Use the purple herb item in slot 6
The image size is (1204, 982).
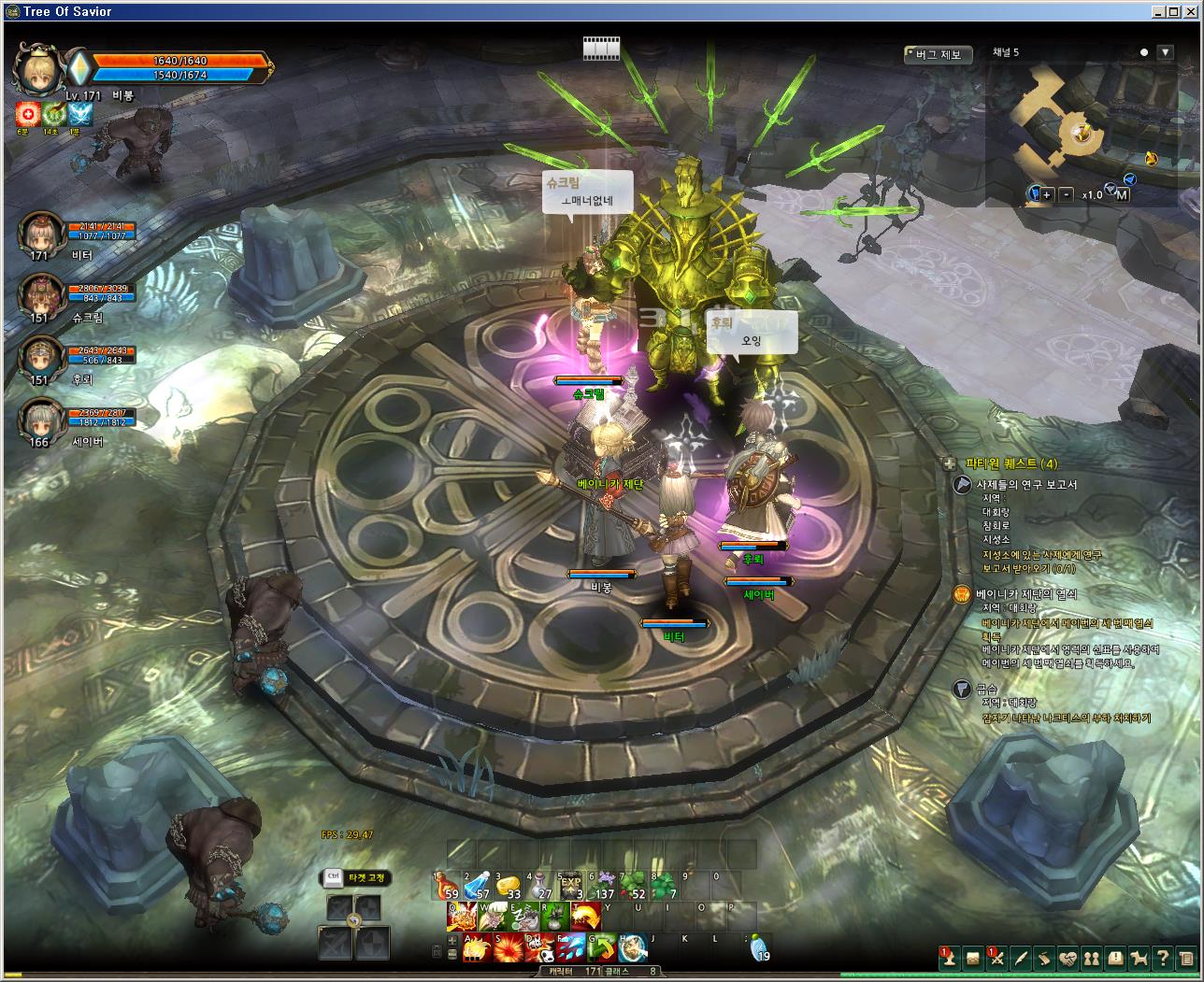tap(603, 888)
